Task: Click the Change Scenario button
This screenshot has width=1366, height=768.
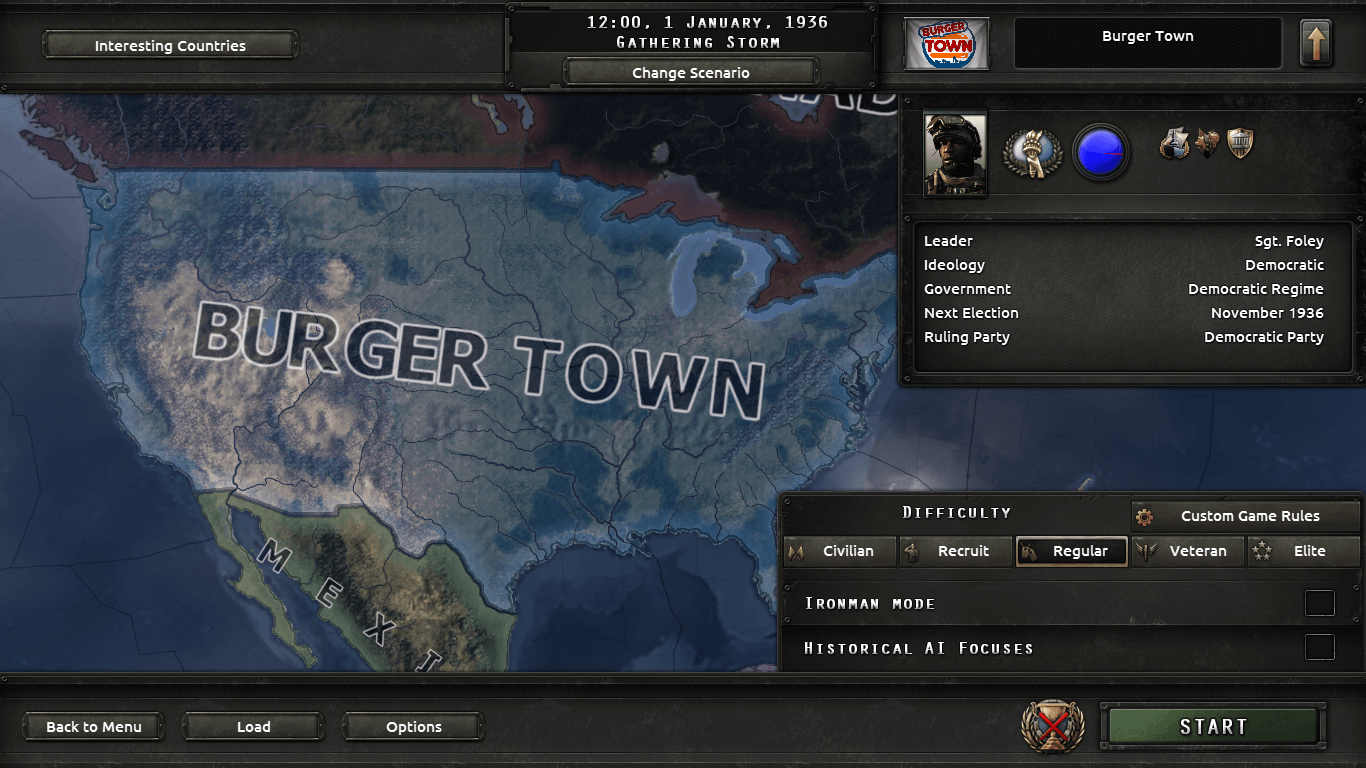Action: click(690, 72)
